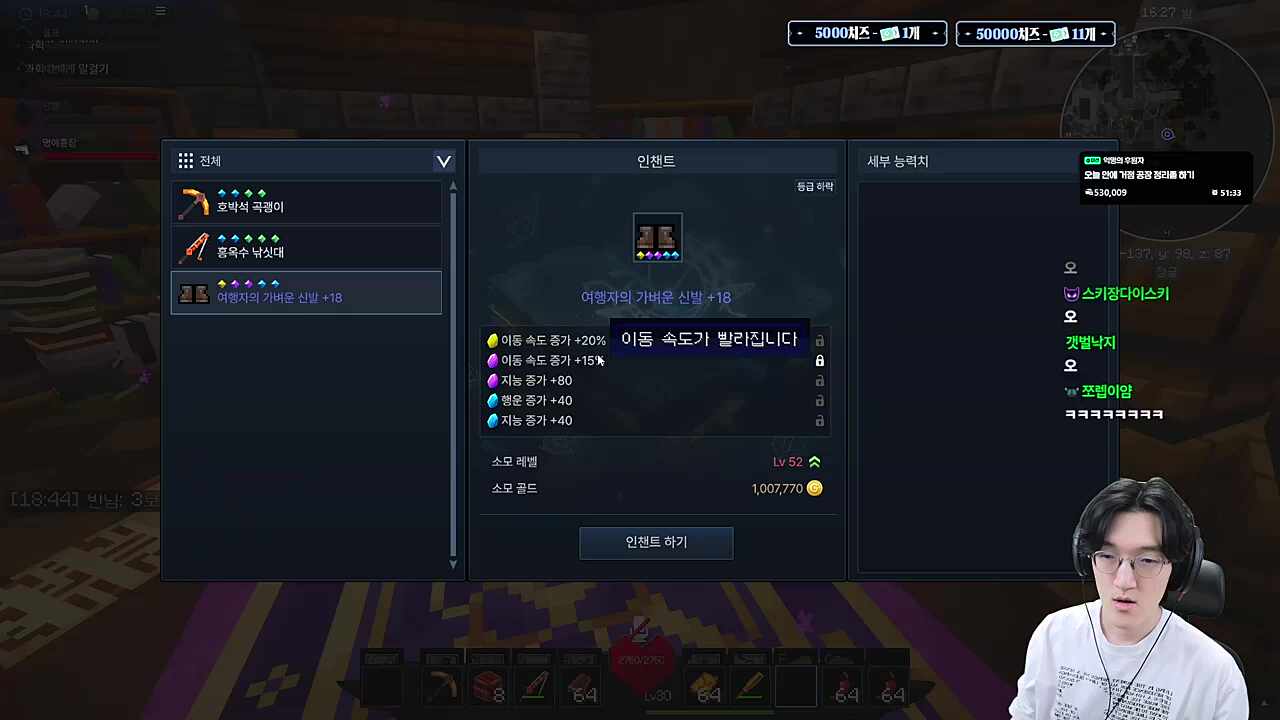Expand the 전체 filter dropdown
1280x720 pixels.
tap(443, 161)
